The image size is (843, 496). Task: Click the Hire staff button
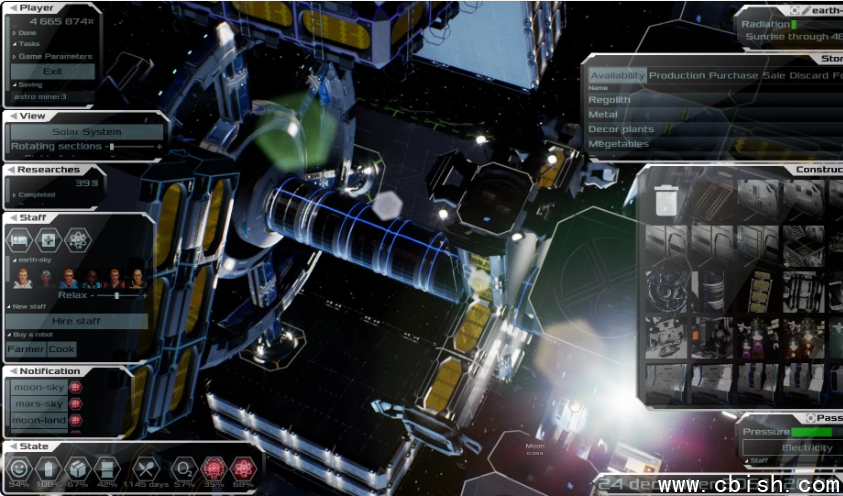click(x=78, y=321)
